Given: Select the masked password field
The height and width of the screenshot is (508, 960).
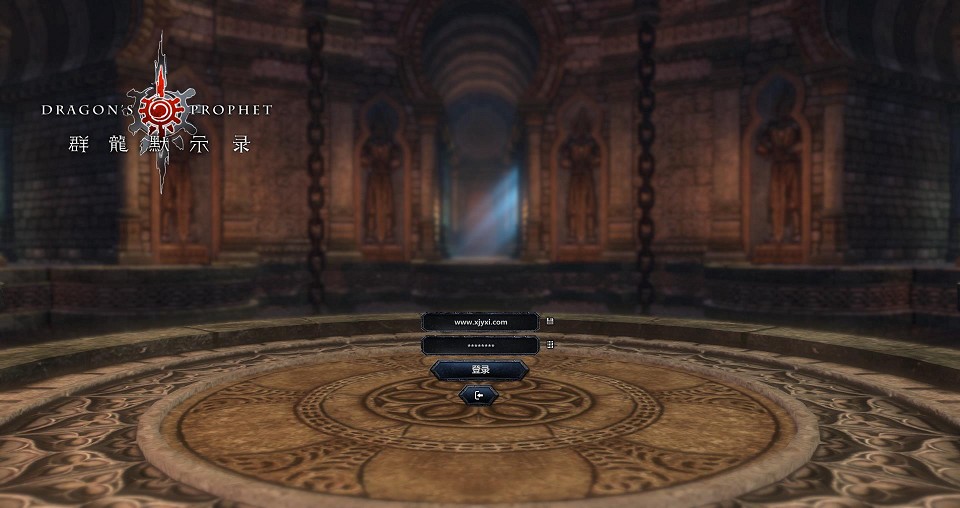Looking at the screenshot, I should (480, 345).
